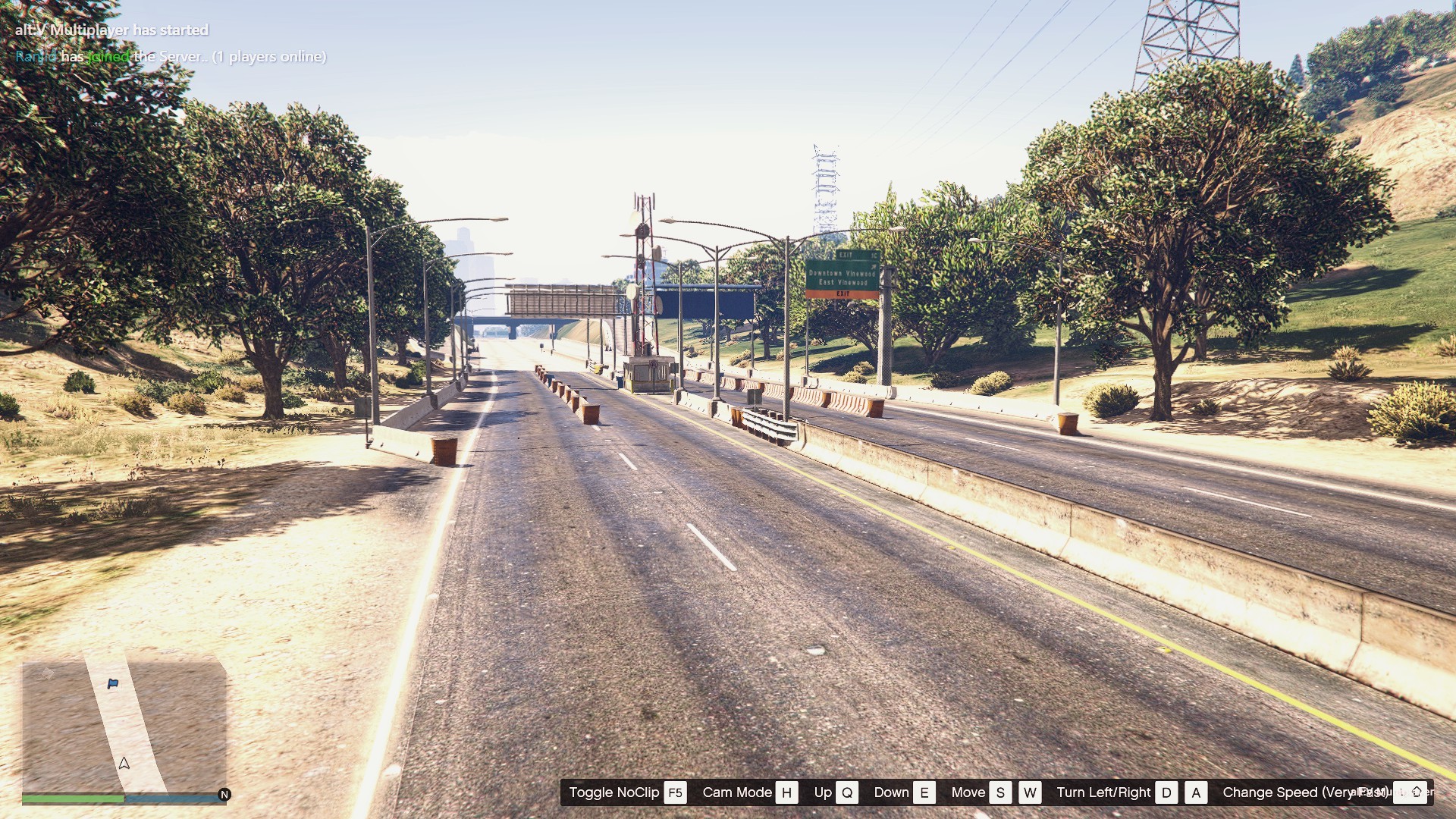
Task: Click the F5 key badge for NoClip
Action: pos(676,792)
